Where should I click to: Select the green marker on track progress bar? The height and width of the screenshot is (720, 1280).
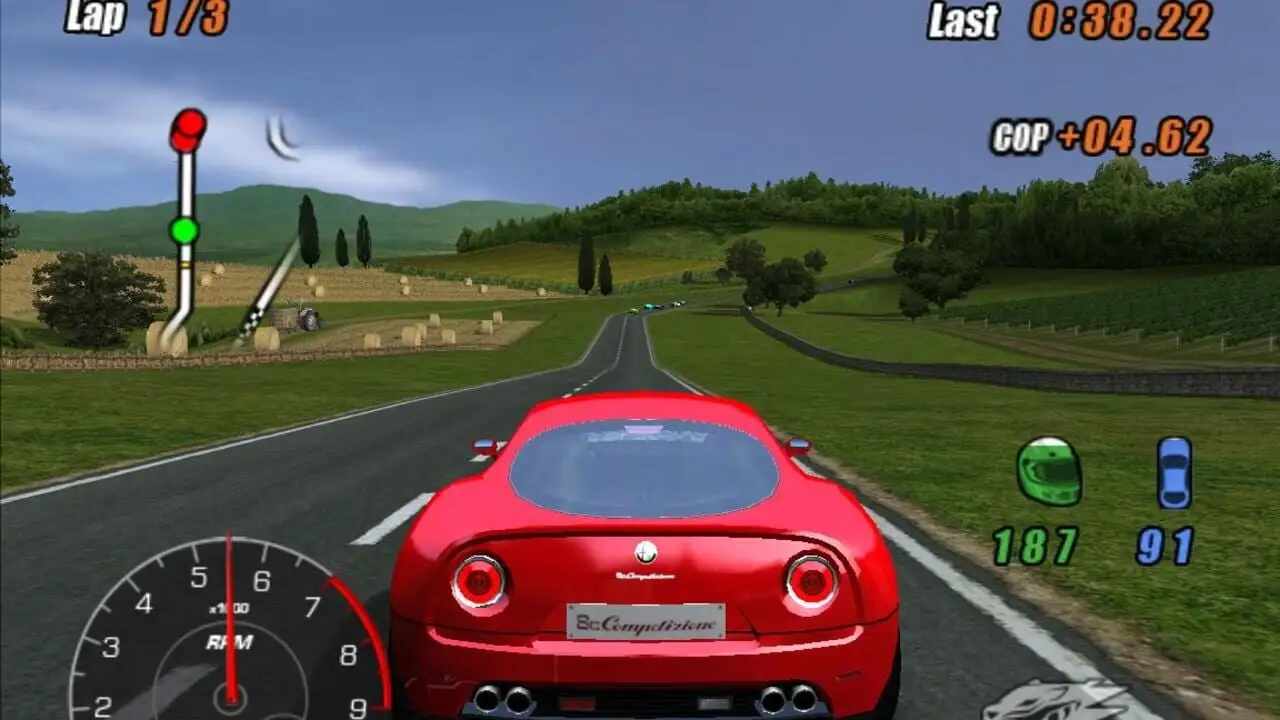click(184, 231)
